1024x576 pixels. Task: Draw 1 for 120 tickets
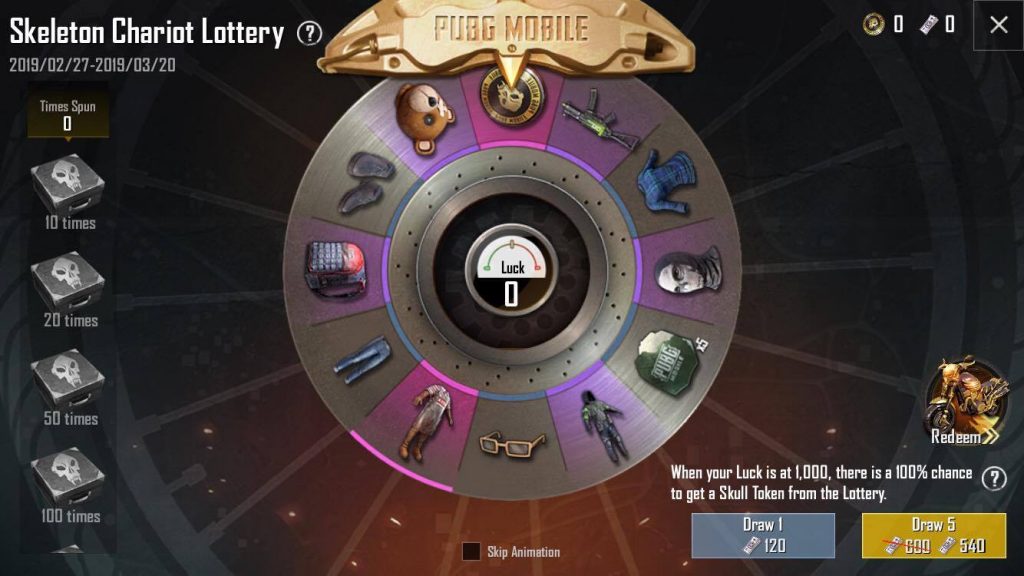point(763,536)
